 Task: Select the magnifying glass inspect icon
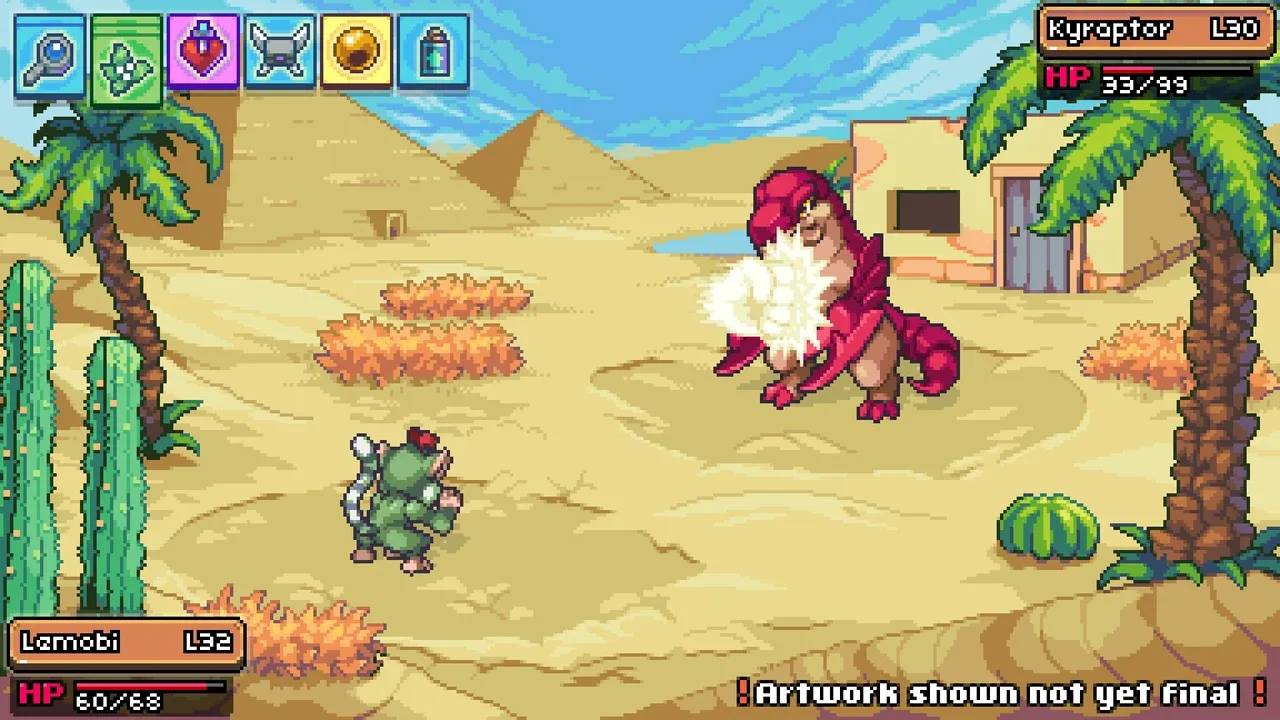pos(49,54)
